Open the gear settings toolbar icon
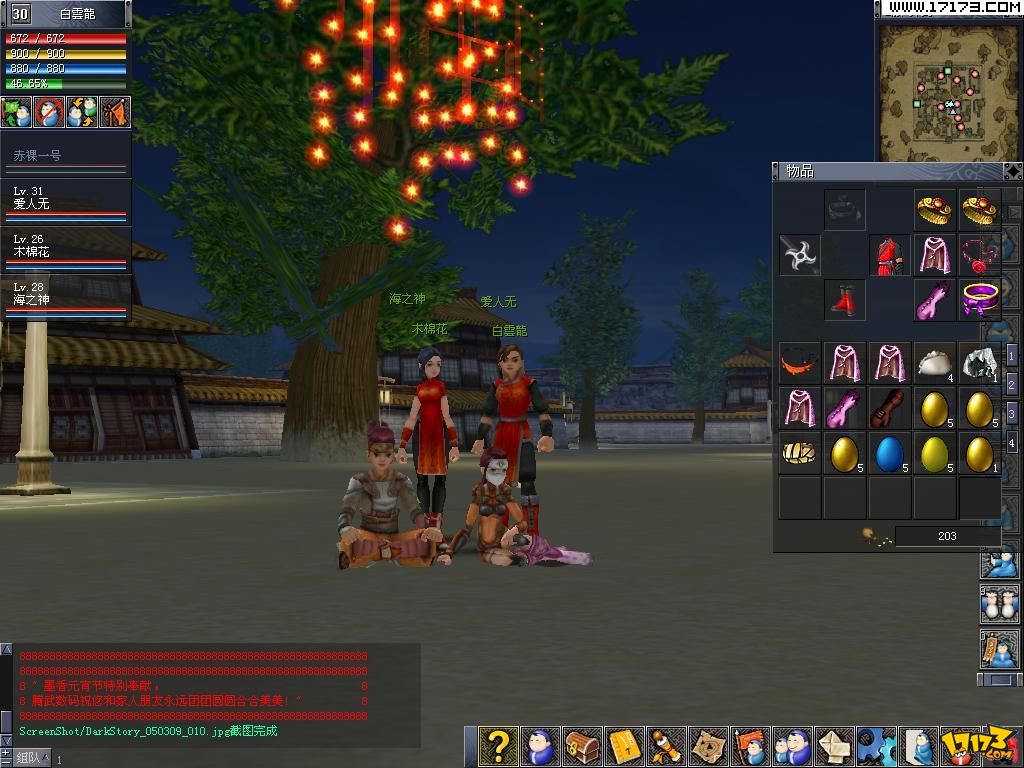1024x768 pixels. pos(877,746)
